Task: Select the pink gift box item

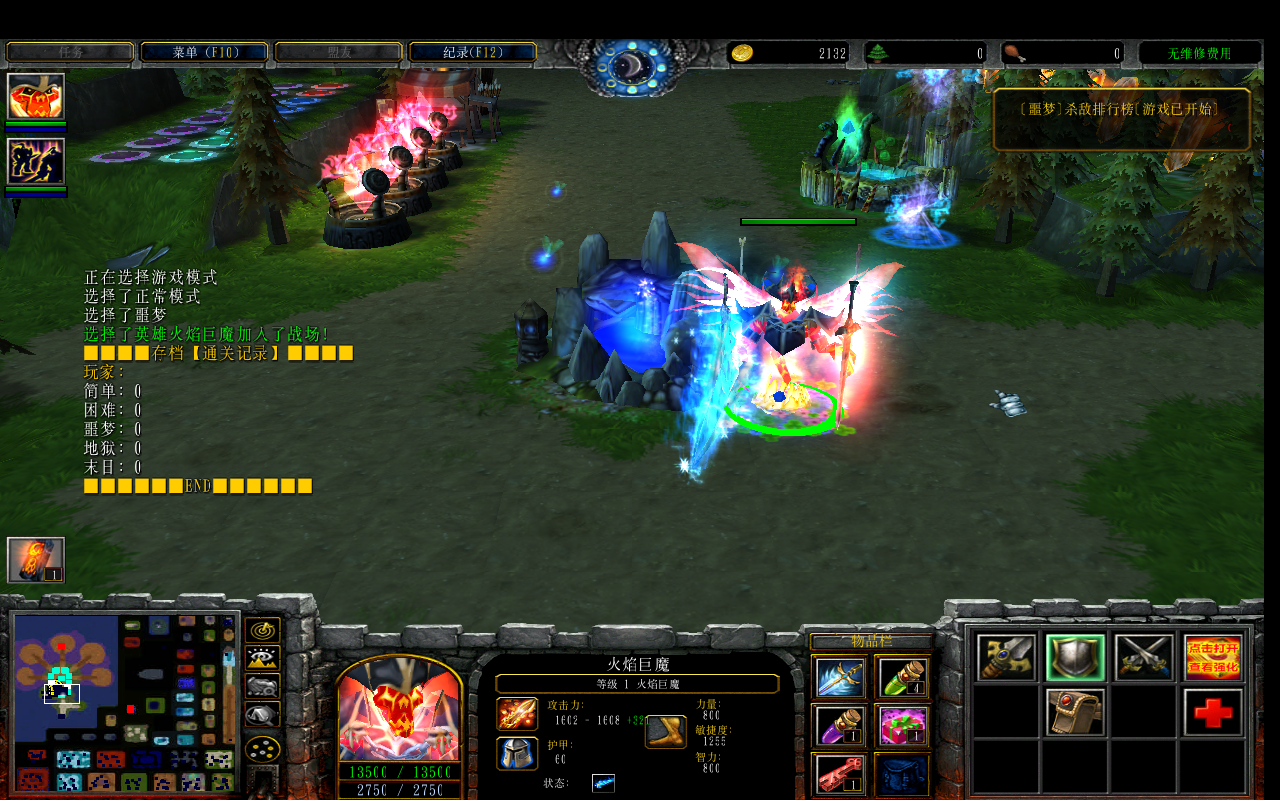Action: tap(902, 725)
